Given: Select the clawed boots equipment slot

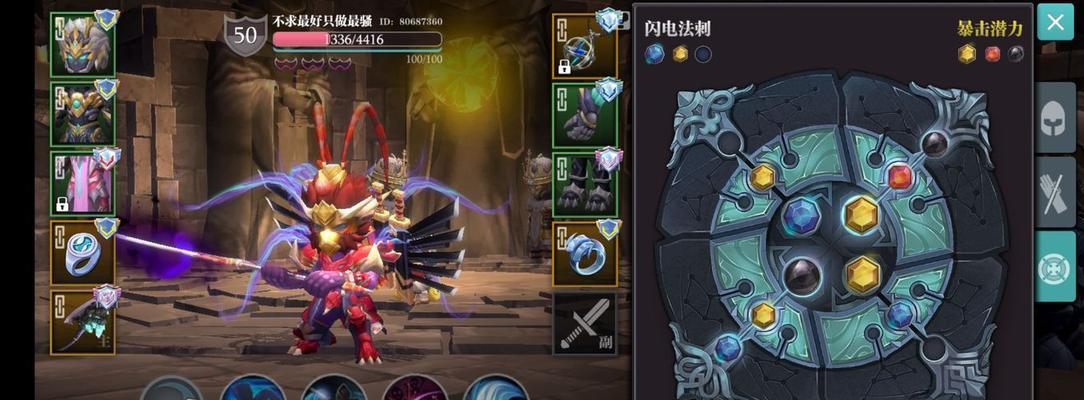Looking at the screenshot, I should click(585, 183).
